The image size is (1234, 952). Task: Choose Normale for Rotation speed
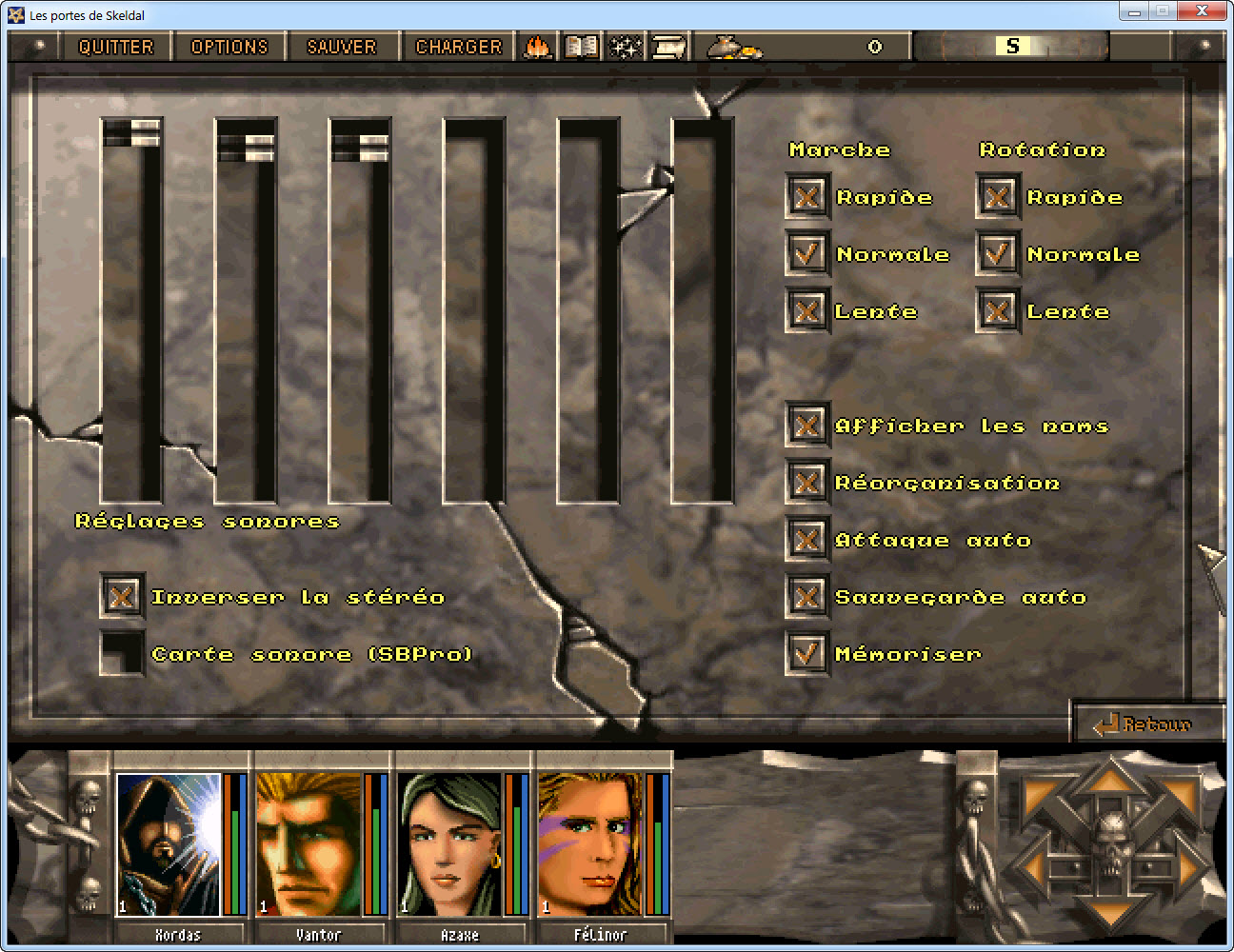(x=998, y=254)
